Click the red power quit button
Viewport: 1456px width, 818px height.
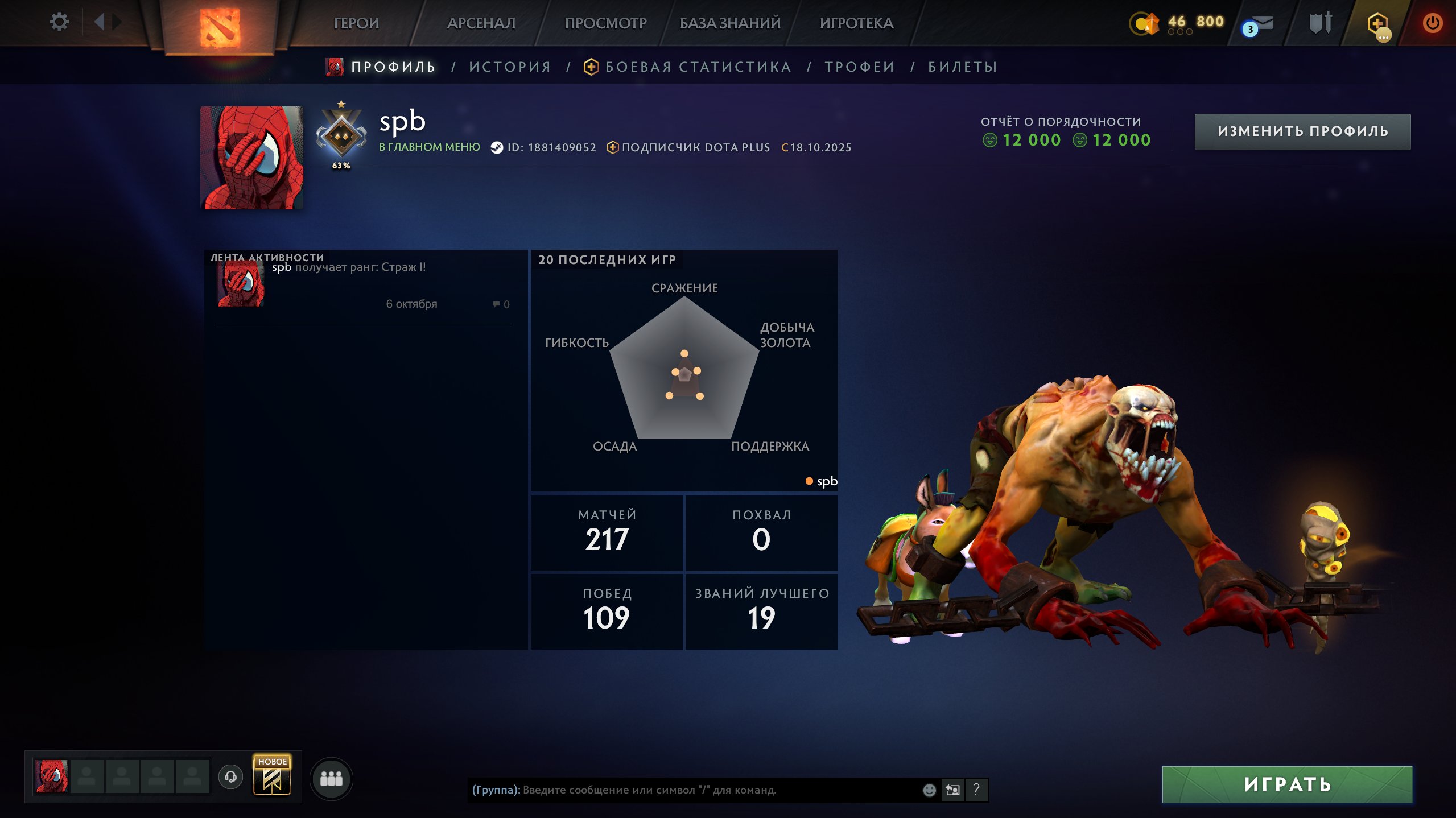(x=1432, y=23)
